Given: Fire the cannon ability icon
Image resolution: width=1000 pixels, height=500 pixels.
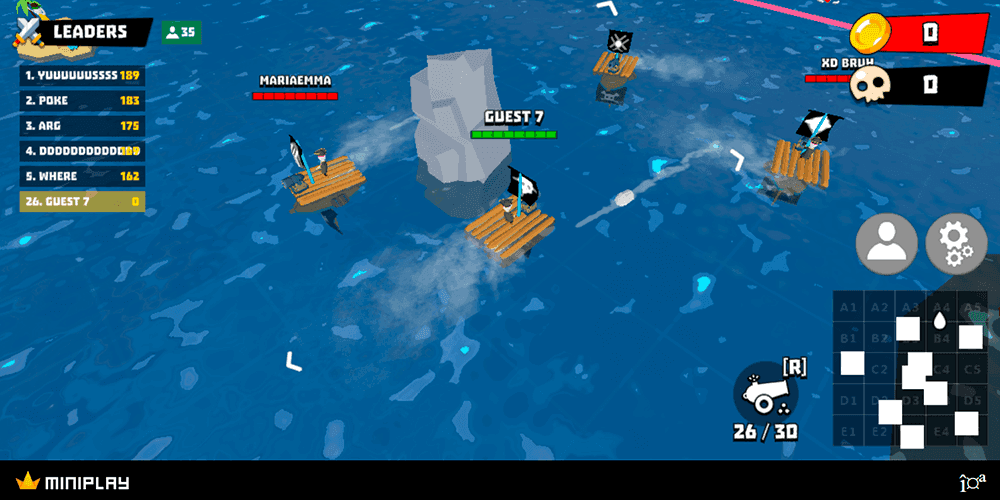Looking at the screenshot, I should pyautogui.click(x=765, y=392).
